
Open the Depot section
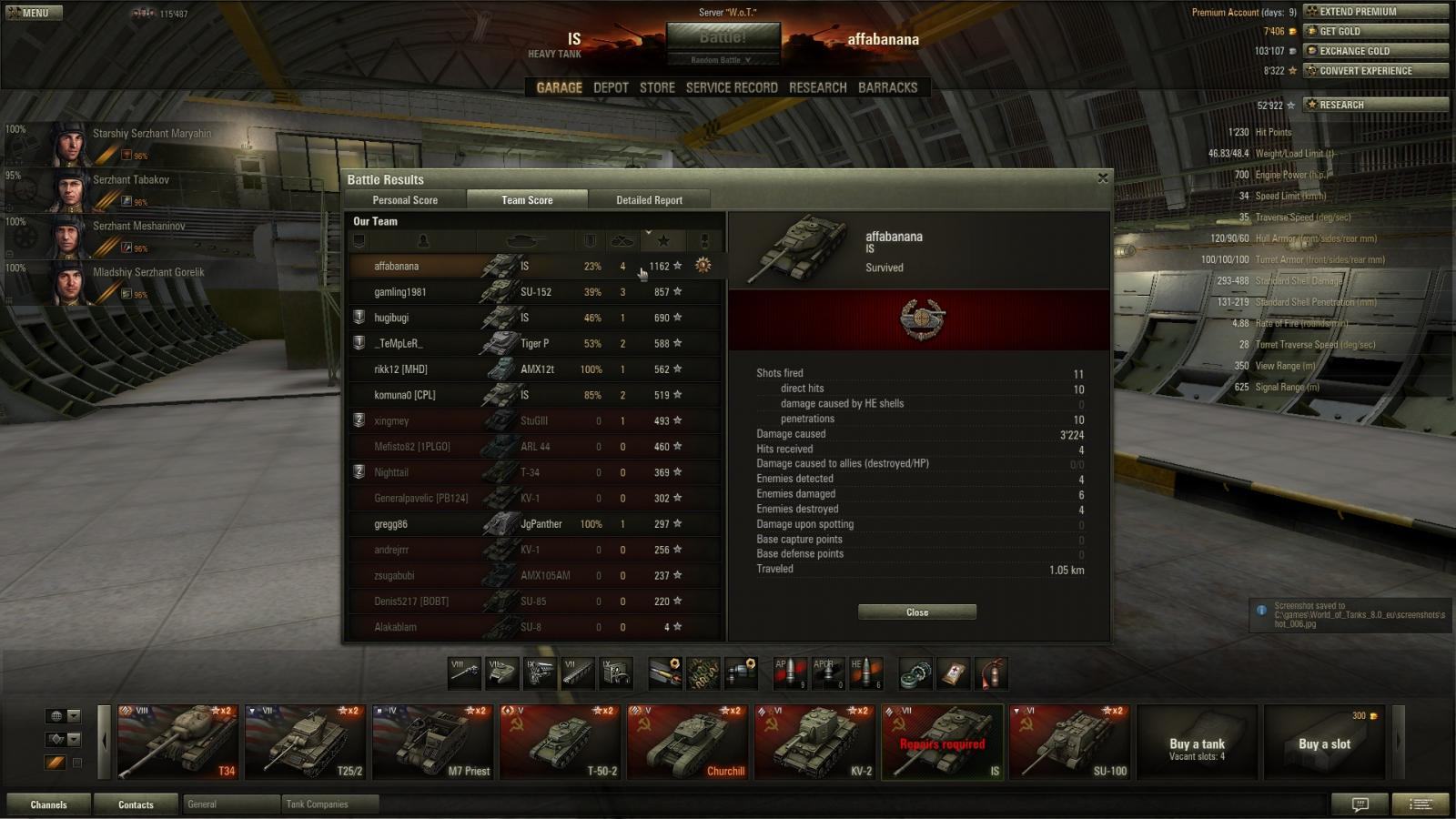[611, 87]
